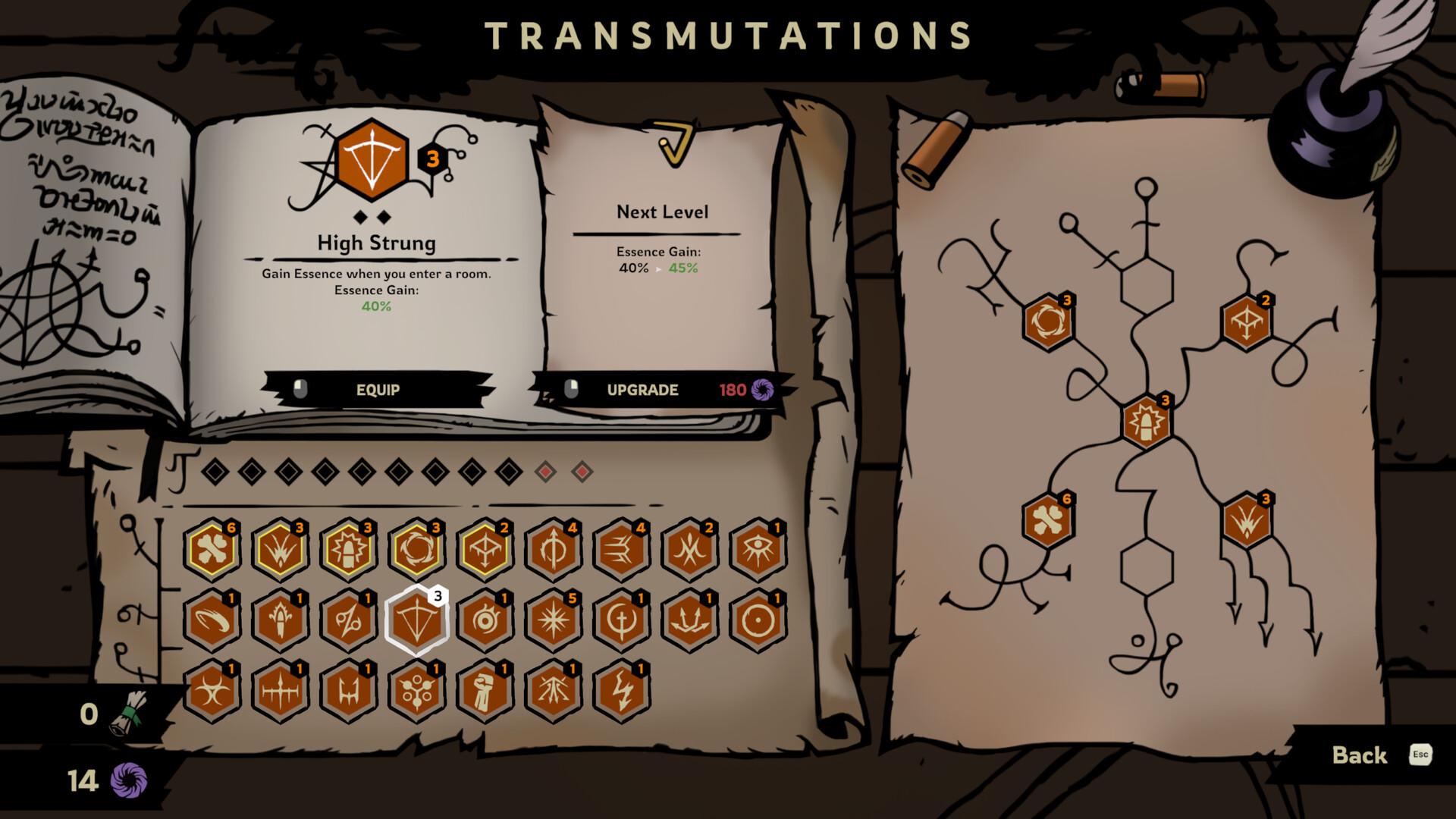Screen dimensions: 1456x819
Task: Click the ring with center dot transmutation
Action: [x=758, y=620]
